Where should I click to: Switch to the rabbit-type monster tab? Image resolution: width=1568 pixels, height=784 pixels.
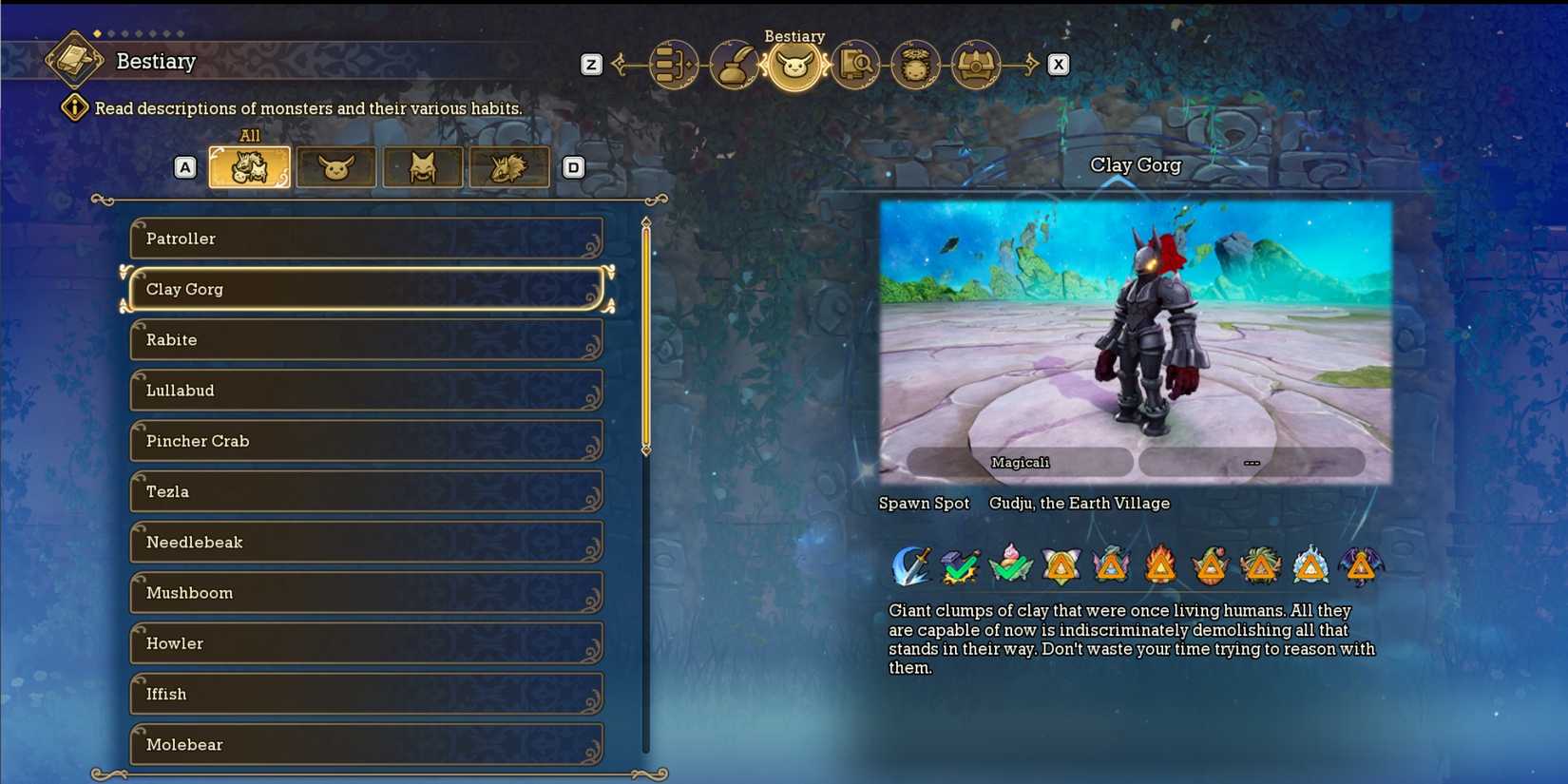point(335,166)
